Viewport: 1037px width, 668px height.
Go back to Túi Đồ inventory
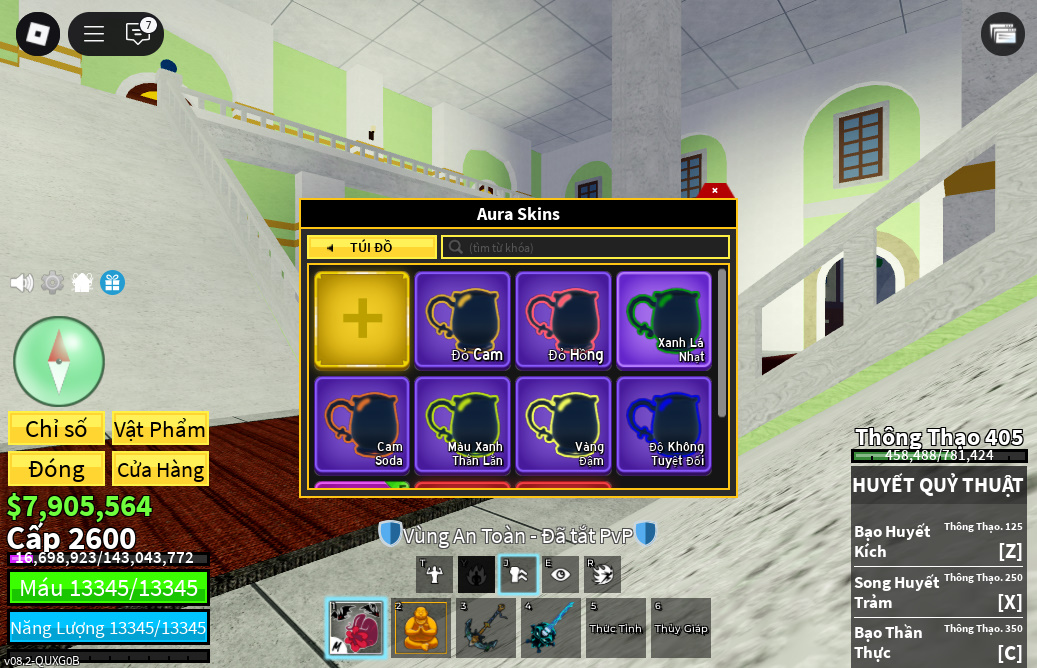coord(372,247)
